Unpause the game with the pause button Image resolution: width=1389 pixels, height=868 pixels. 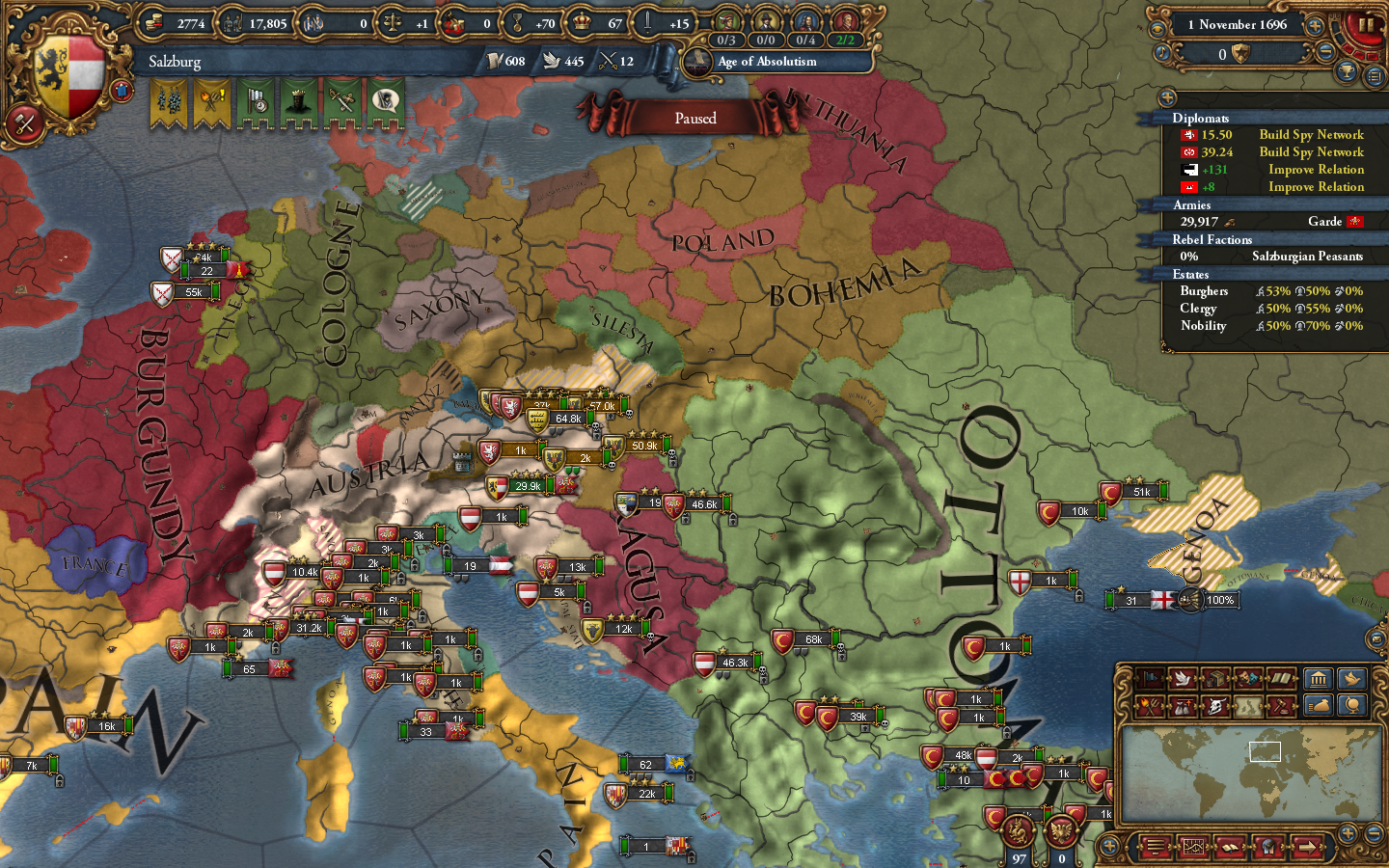pyautogui.click(x=1366, y=23)
